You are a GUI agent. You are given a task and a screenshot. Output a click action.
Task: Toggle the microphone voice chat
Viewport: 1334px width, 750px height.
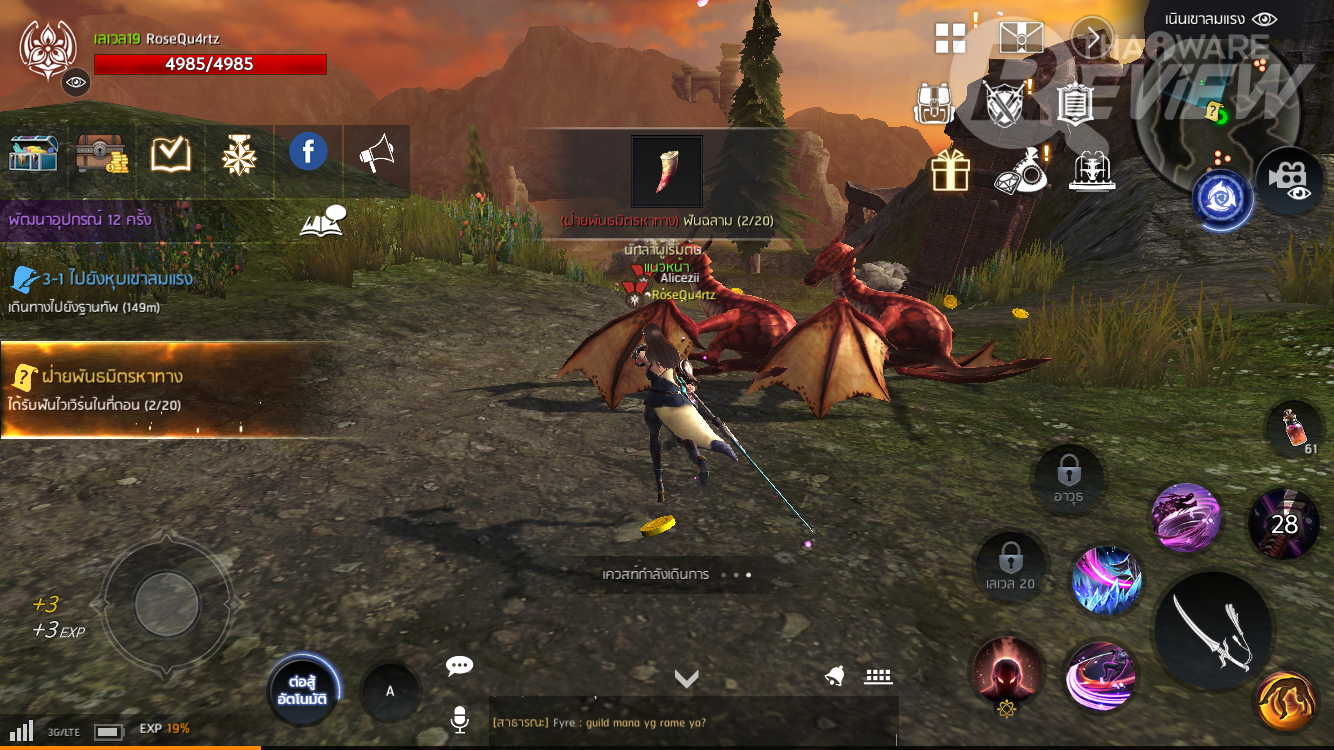click(x=460, y=720)
